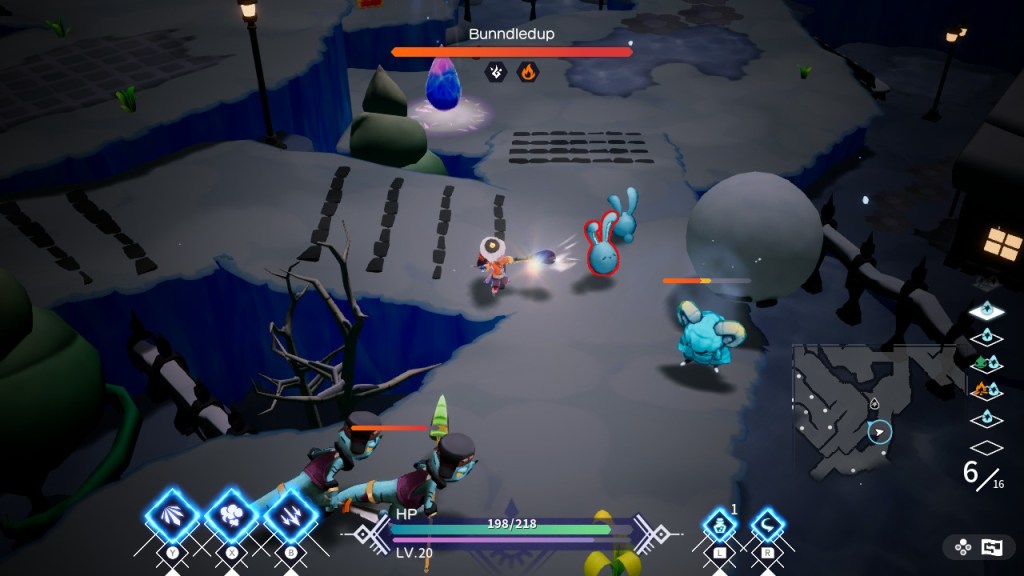Trigger the triple arrow skill
Image resolution: width=1024 pixels, height=576 pixels.
coord(291,516)
